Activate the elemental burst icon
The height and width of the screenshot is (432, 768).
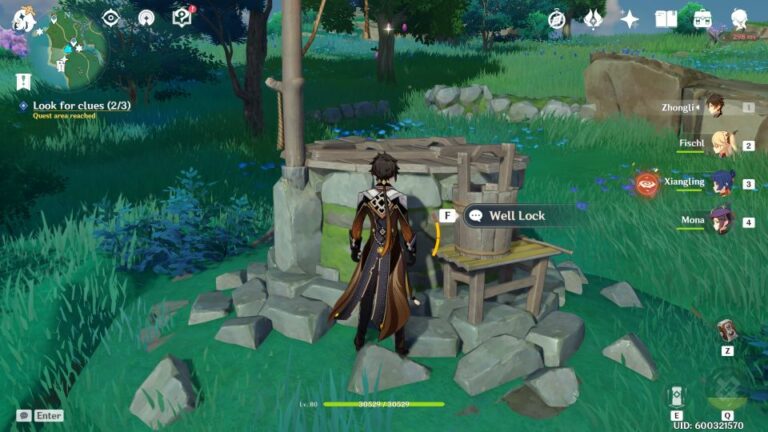727,391
